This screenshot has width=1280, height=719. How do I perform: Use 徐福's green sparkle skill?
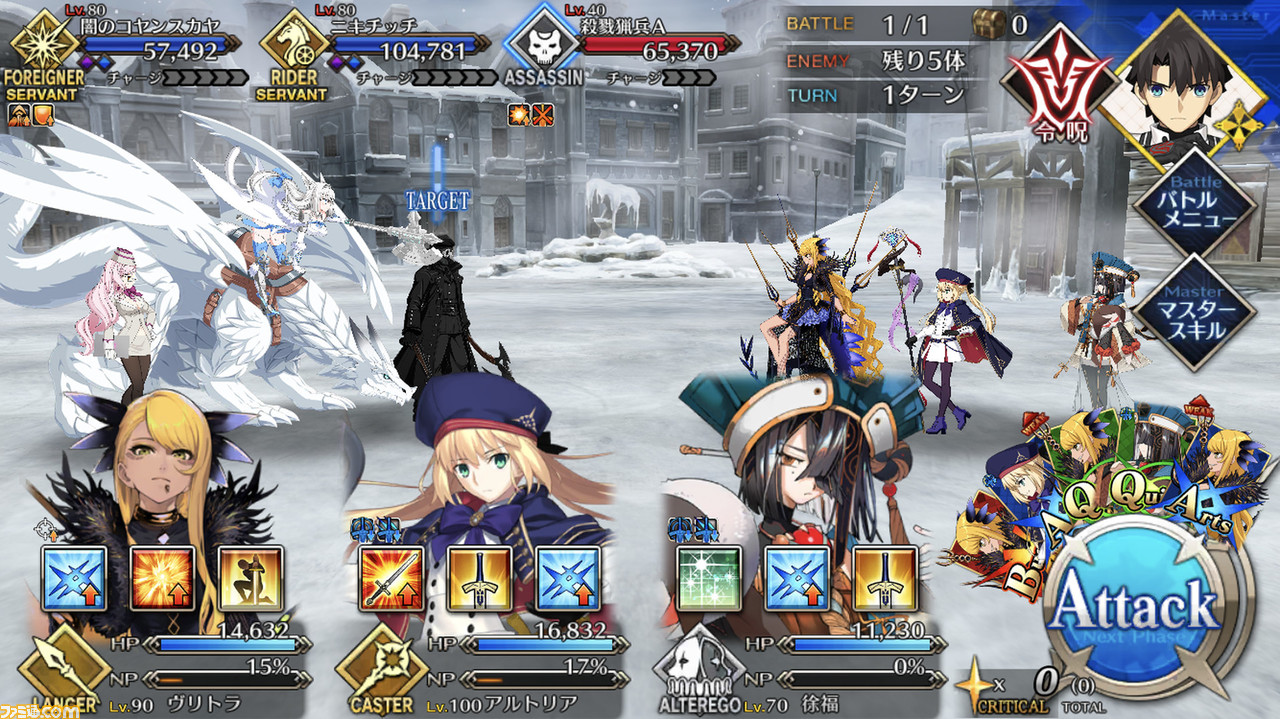tap(709, 579)
